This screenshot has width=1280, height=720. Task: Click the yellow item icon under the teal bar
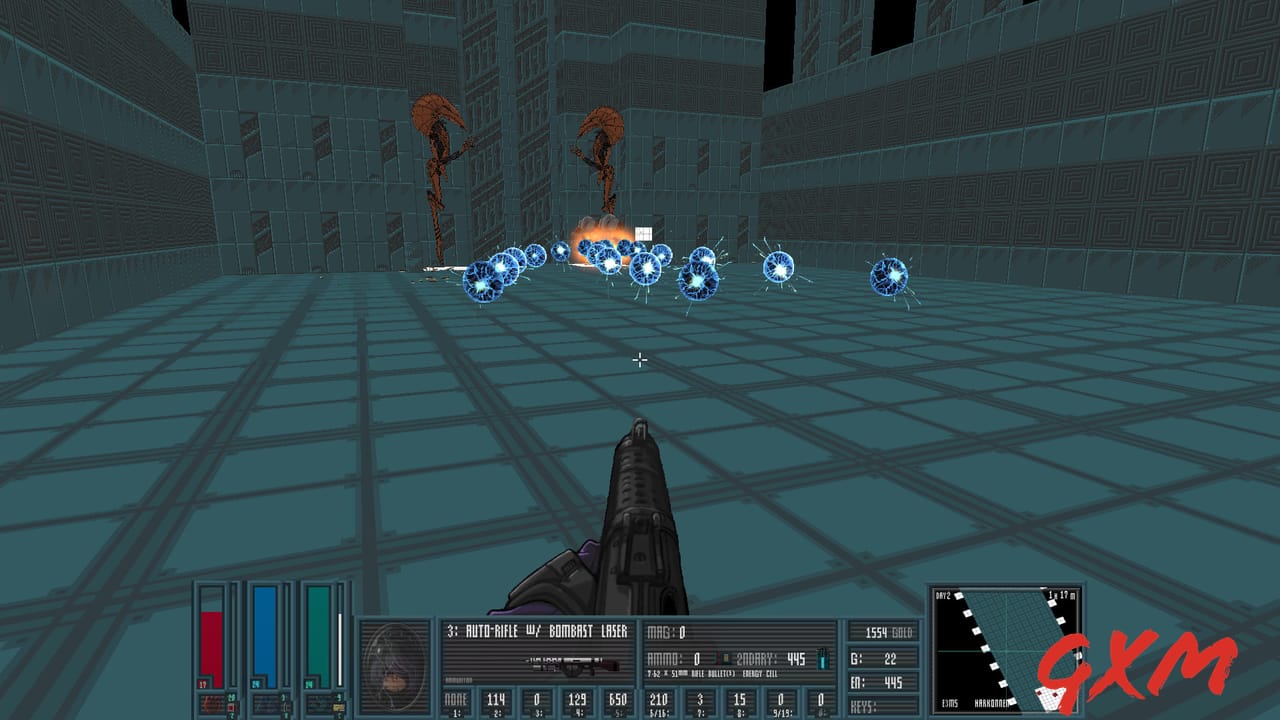tap(337, 709)
